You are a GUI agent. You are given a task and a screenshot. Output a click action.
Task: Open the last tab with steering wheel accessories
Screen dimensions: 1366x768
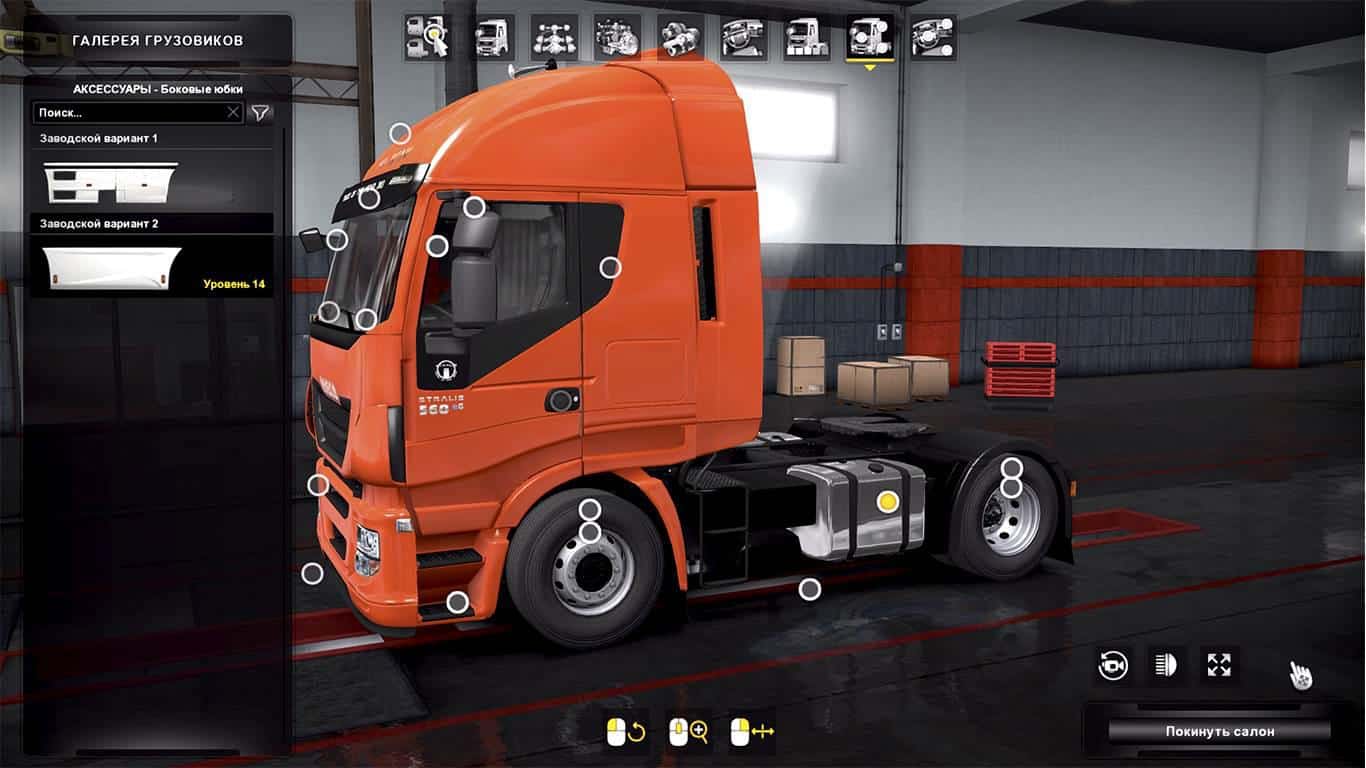pos(933,38)
